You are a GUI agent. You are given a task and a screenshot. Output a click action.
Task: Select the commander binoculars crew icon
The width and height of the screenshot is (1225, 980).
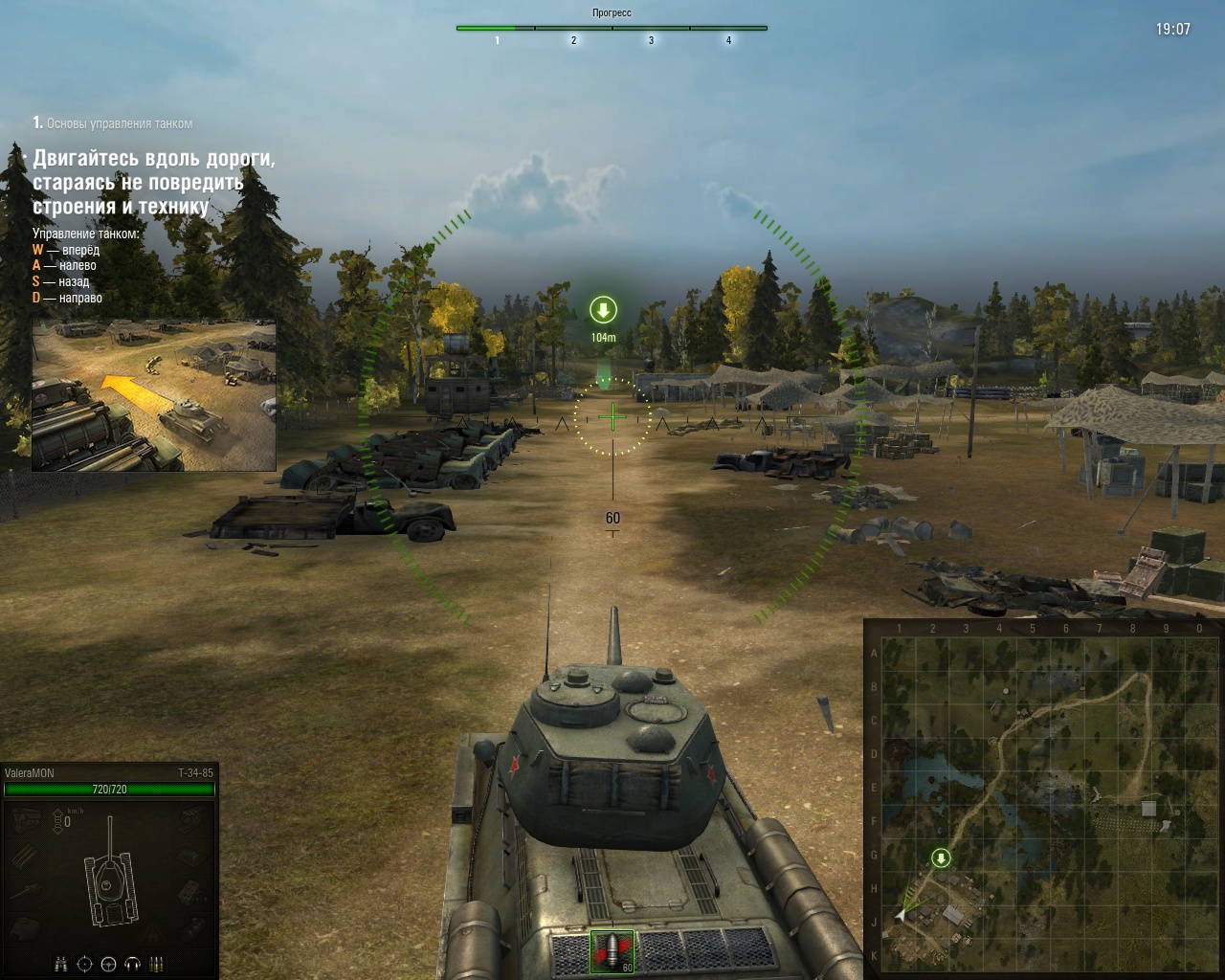[60, 964]
